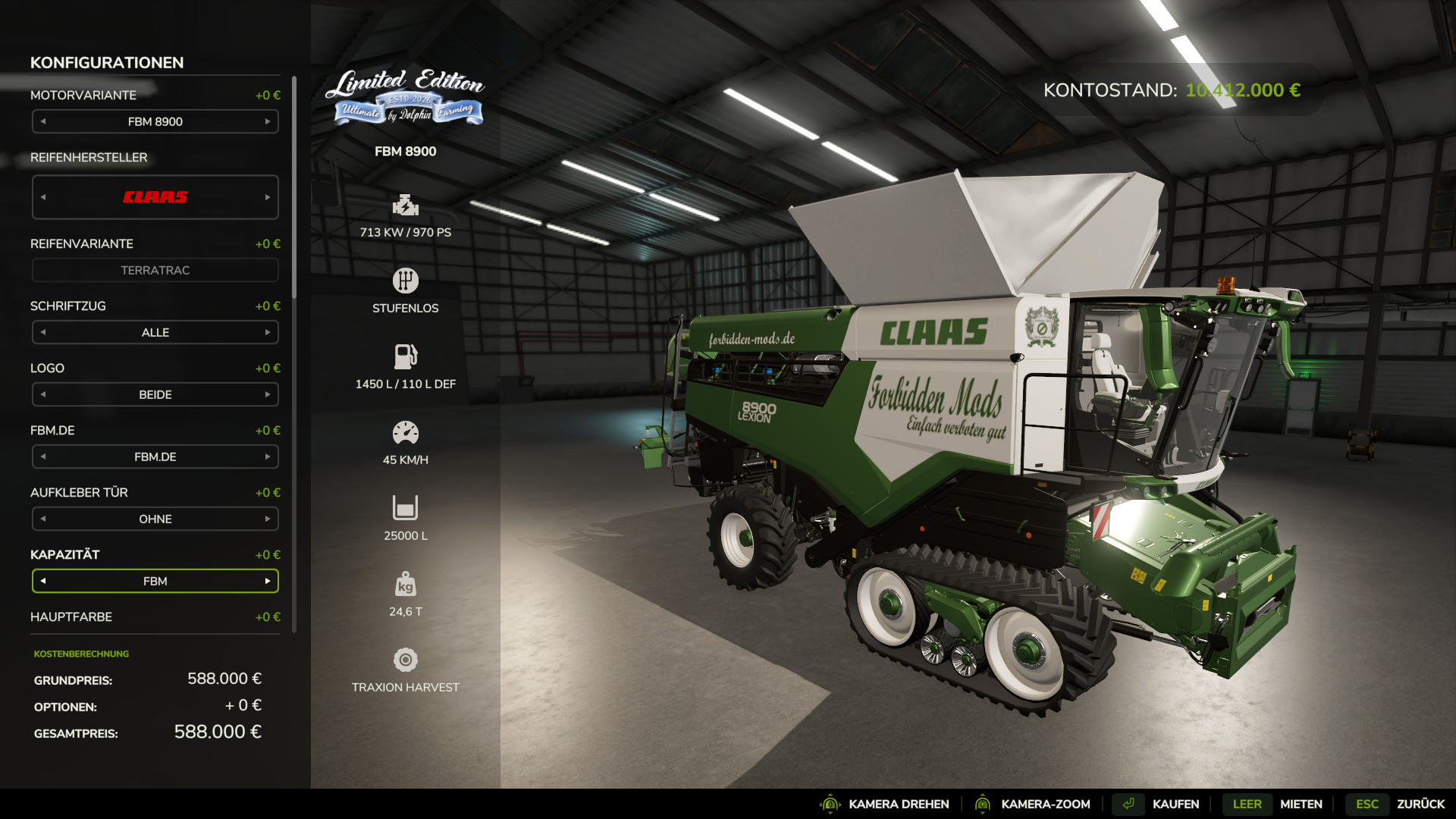1456x819 pixels.
Task: Choose Mieten to rent the harvester
Action: tap(1301, 804)
